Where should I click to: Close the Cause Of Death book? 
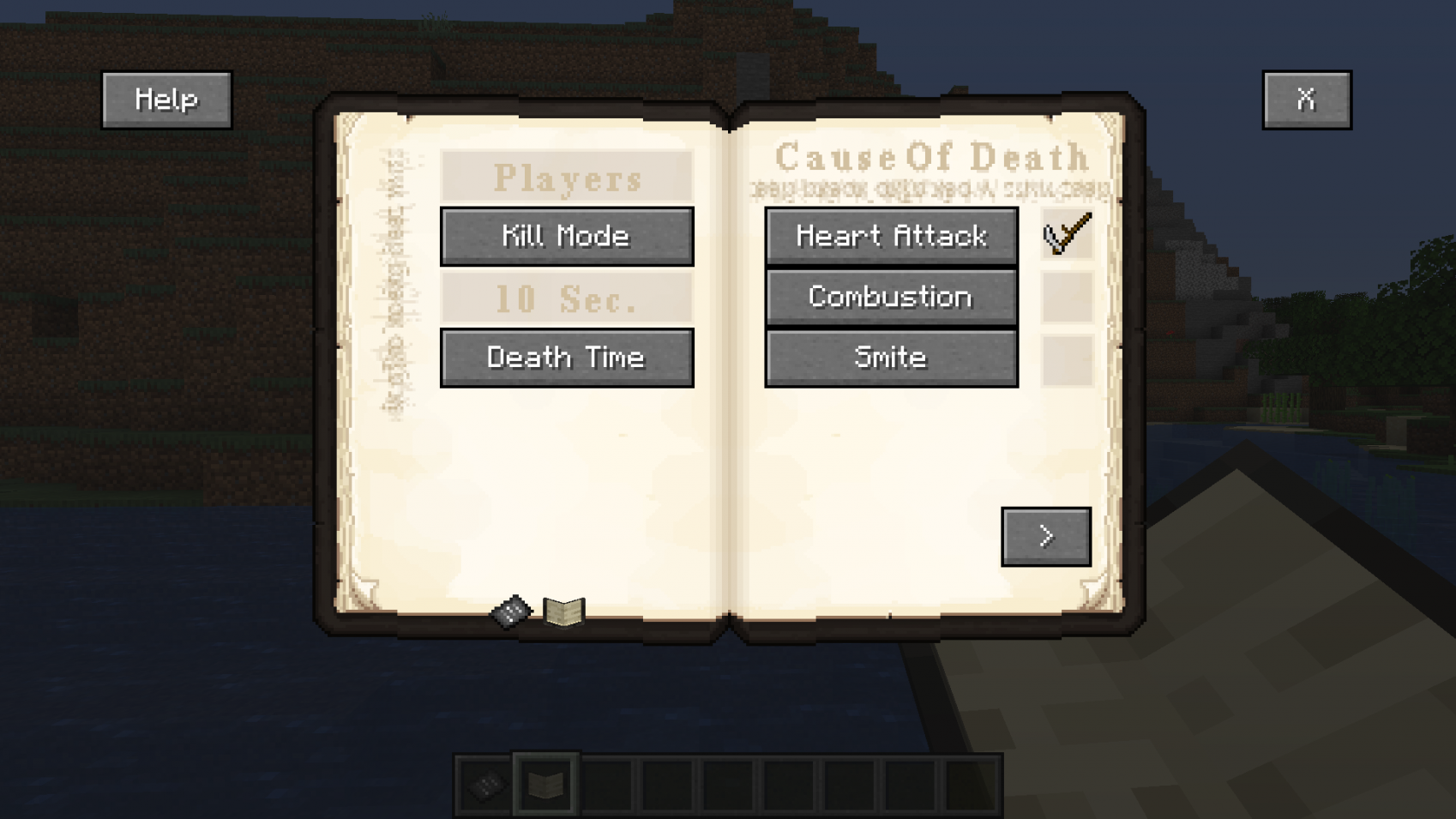[1306, 98]
